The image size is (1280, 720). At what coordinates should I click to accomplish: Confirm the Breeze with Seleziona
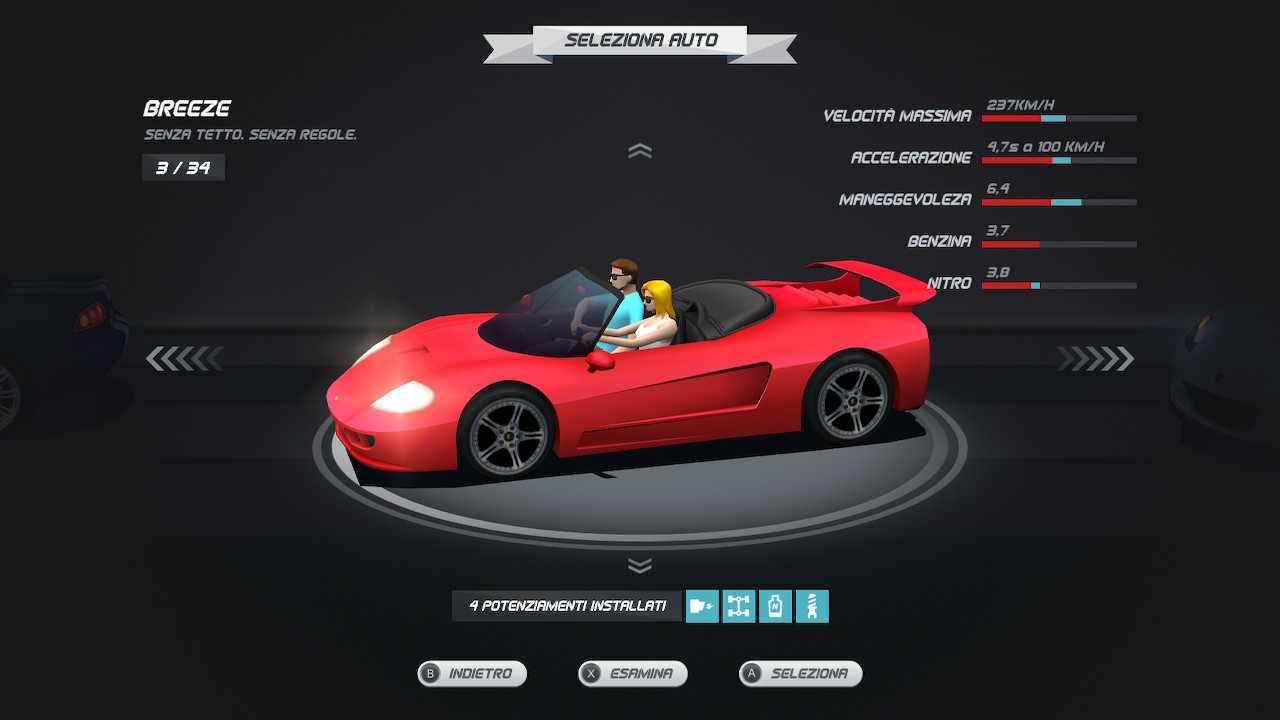click(800, 674)
